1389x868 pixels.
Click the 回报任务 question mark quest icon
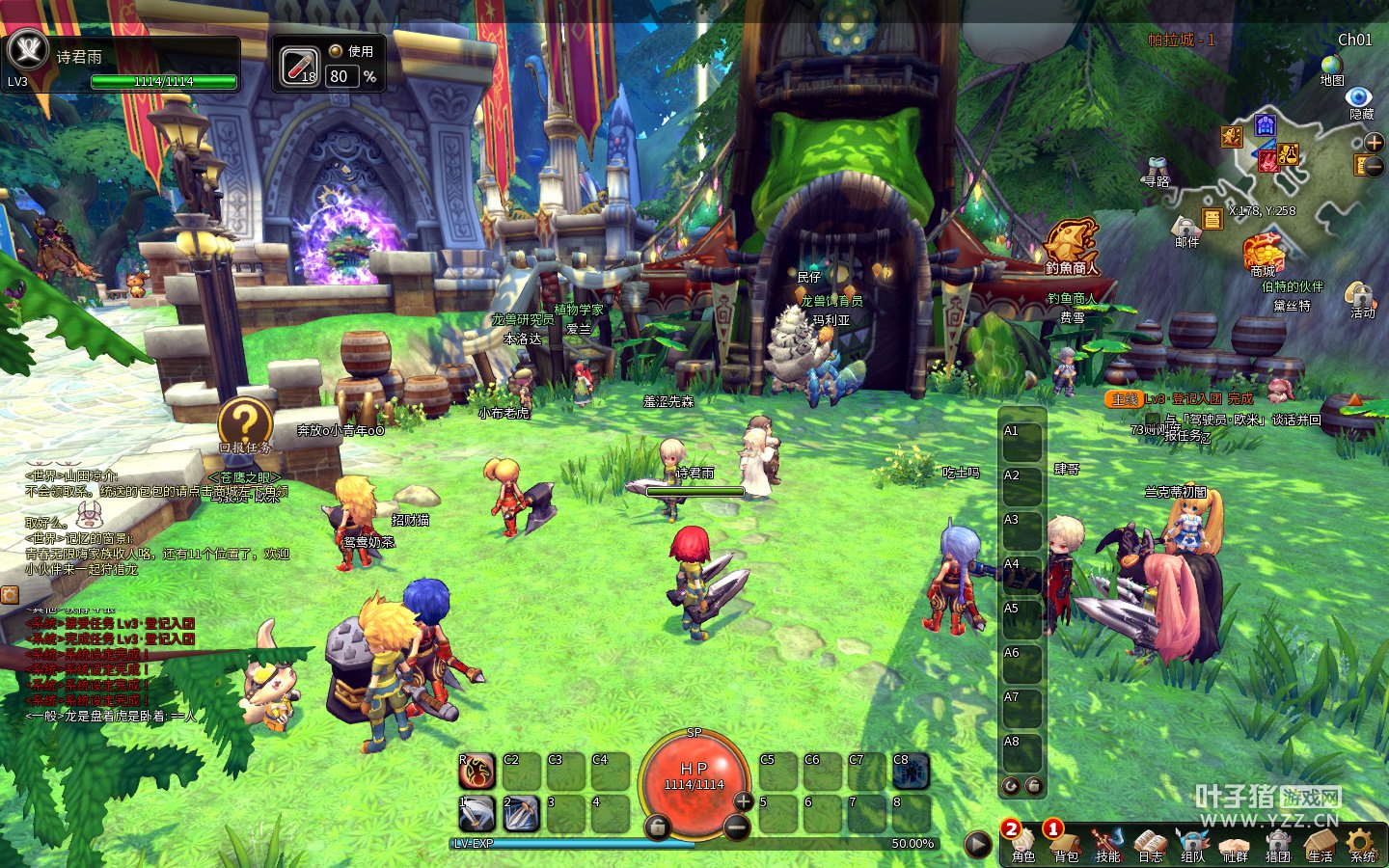[244, 422]
